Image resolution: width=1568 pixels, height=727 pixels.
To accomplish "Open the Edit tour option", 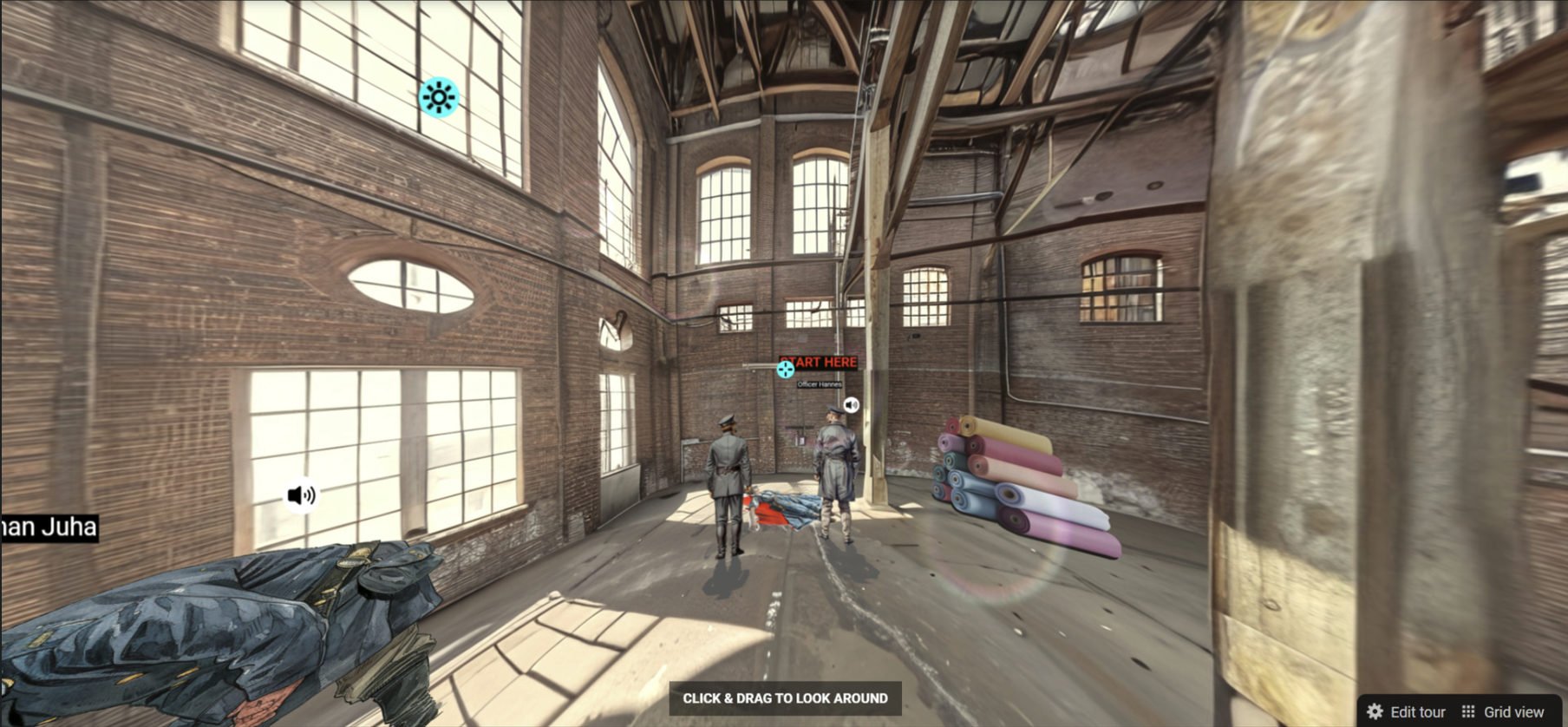I will click(x=1407, y=711).
